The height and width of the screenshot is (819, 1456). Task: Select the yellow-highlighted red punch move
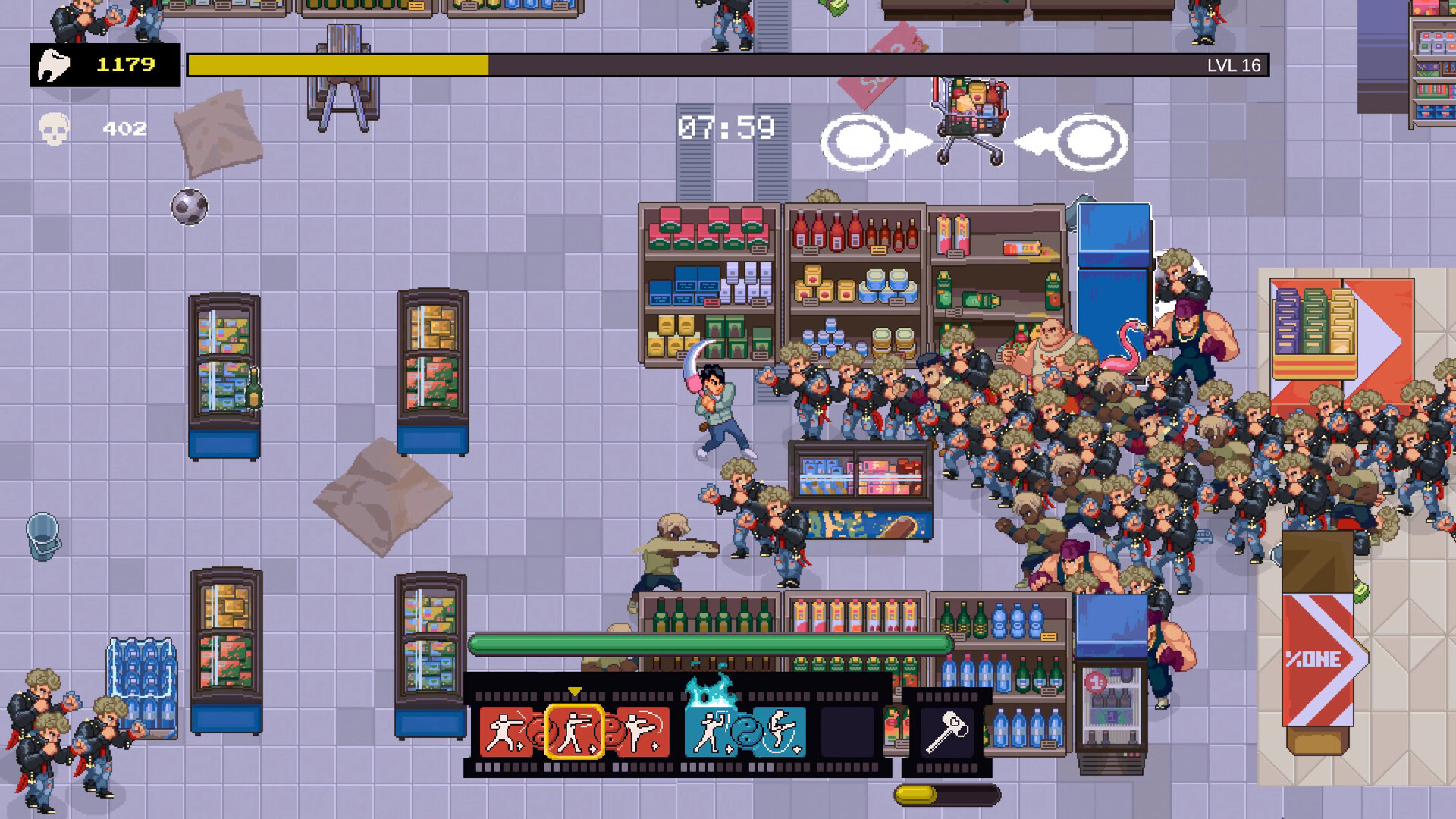pos(574,733)
